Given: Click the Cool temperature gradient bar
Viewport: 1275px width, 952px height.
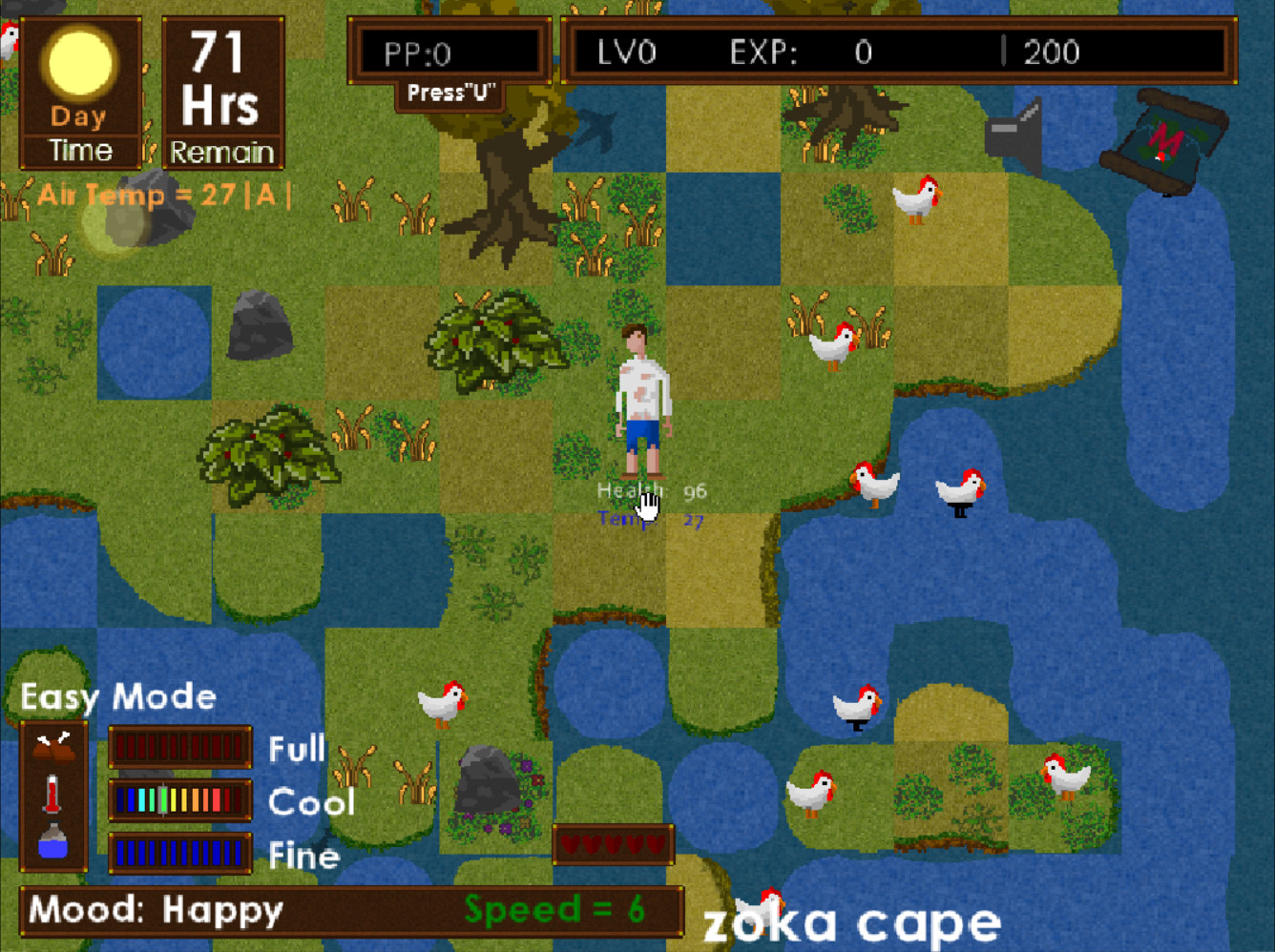Looking at the screenshot, I should 179,801.
